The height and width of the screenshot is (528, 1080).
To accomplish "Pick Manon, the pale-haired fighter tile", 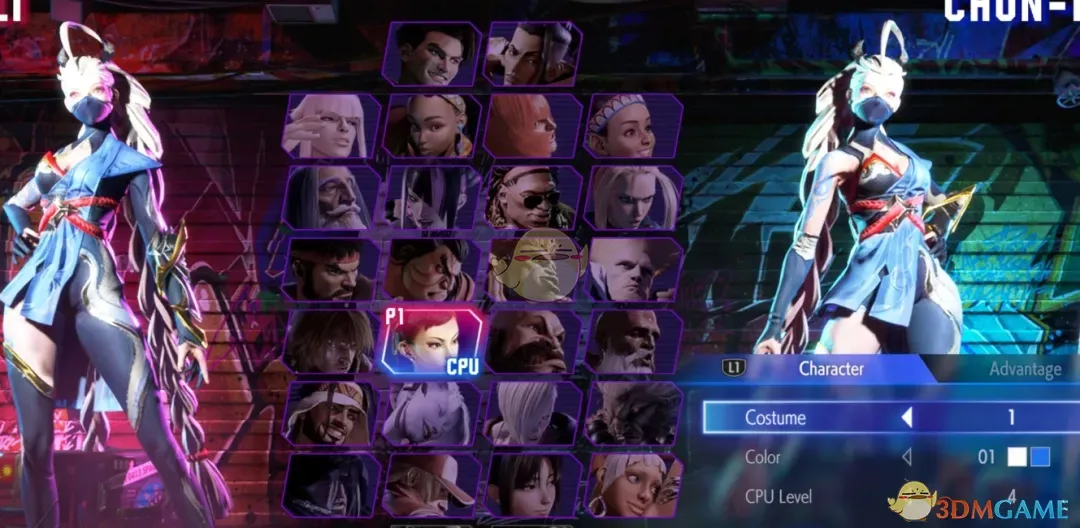I will click(x=331, y=126).
